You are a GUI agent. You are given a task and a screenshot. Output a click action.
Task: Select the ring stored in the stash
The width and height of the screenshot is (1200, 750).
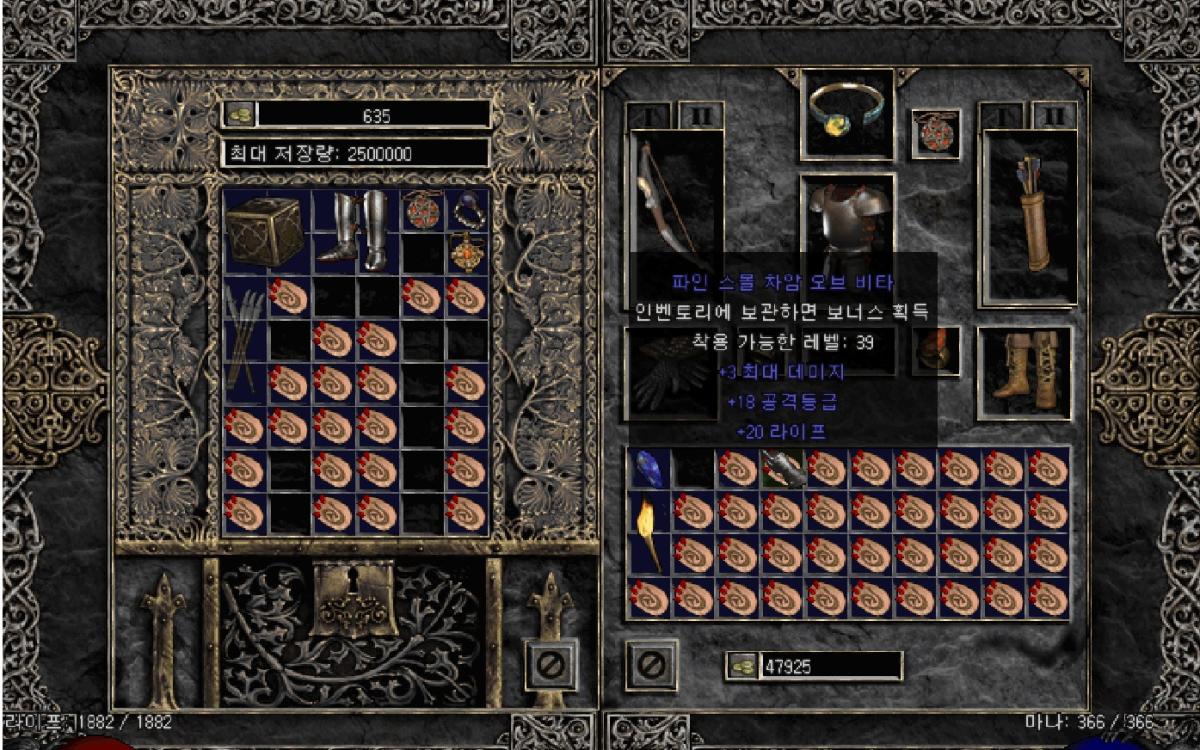point(467,210)
